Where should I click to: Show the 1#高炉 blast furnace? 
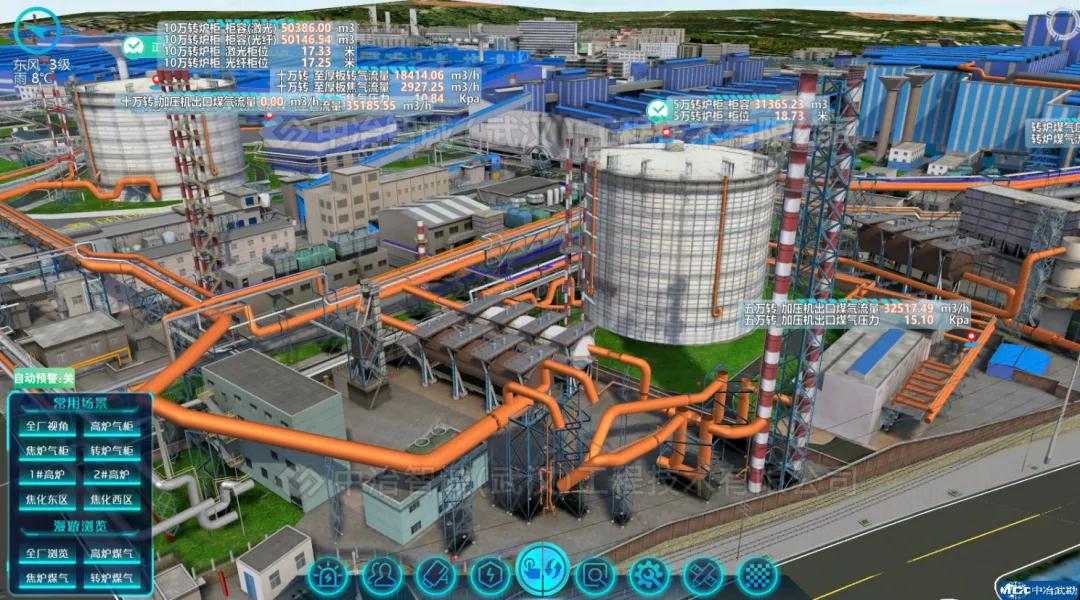46,475
